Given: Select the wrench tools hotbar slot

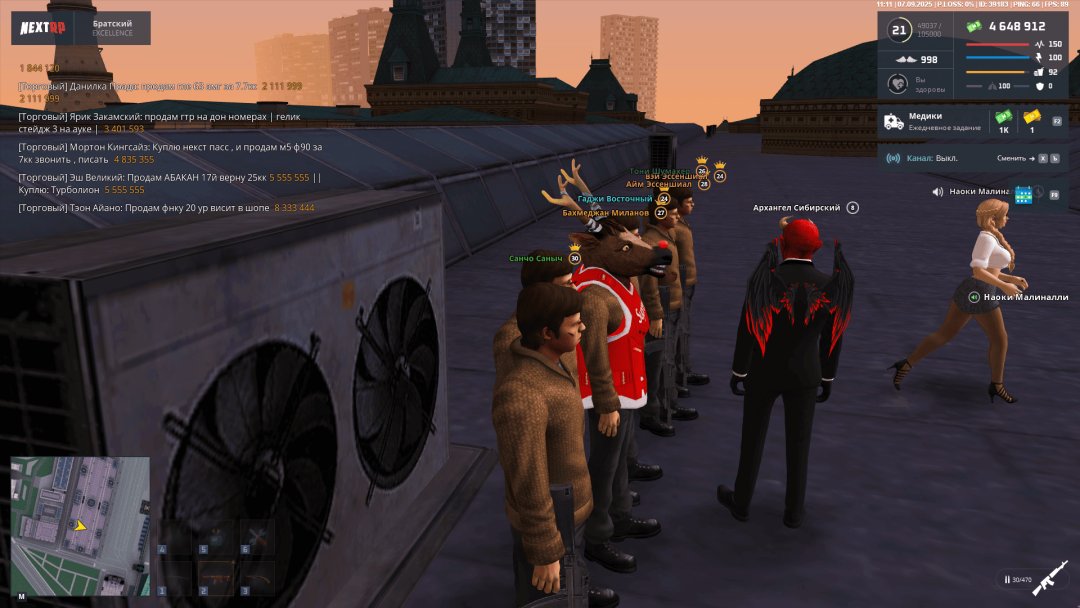Looking at the screenshot, I should 256,536.
